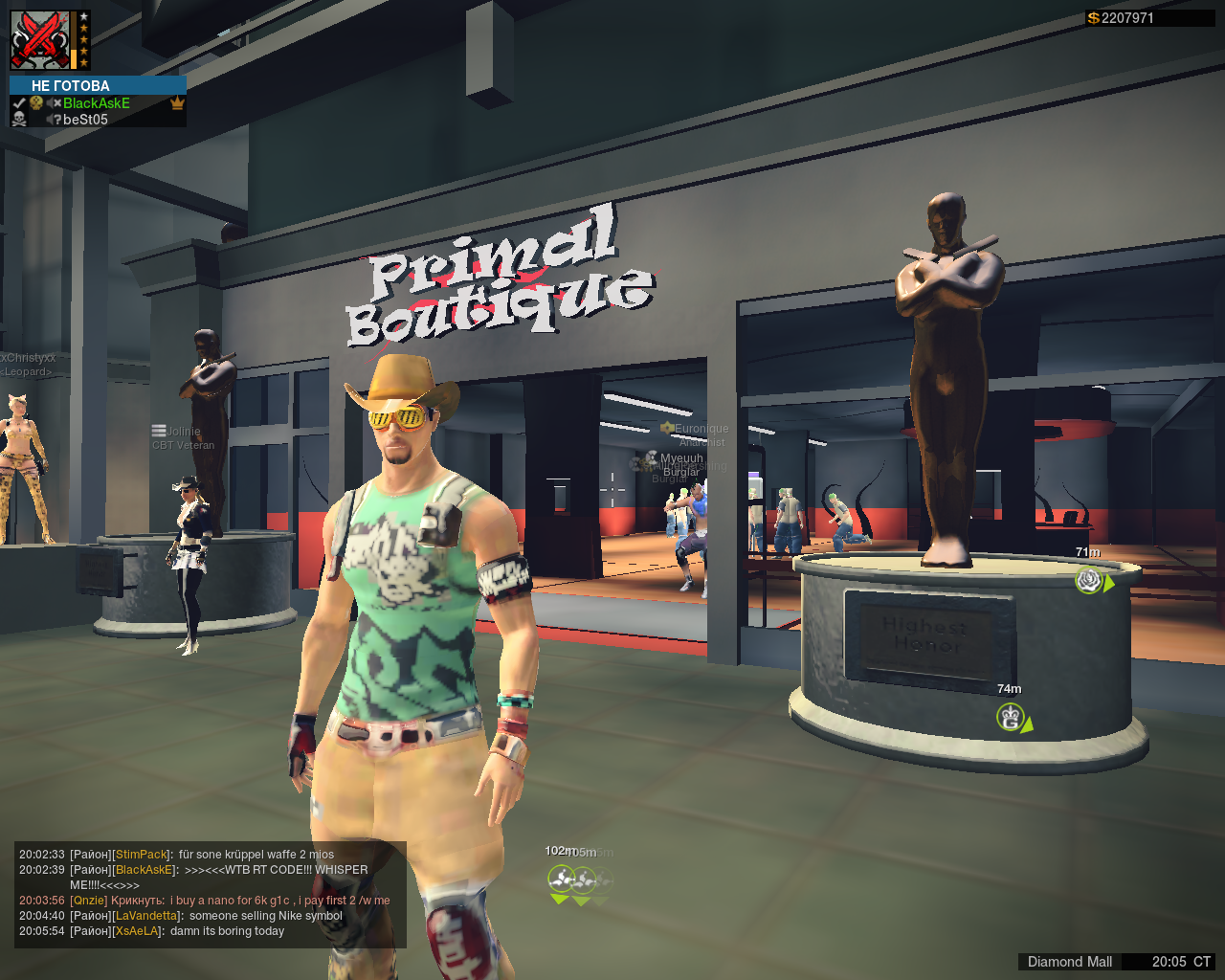Click the group leader crown icon

(x=177, y=103)
